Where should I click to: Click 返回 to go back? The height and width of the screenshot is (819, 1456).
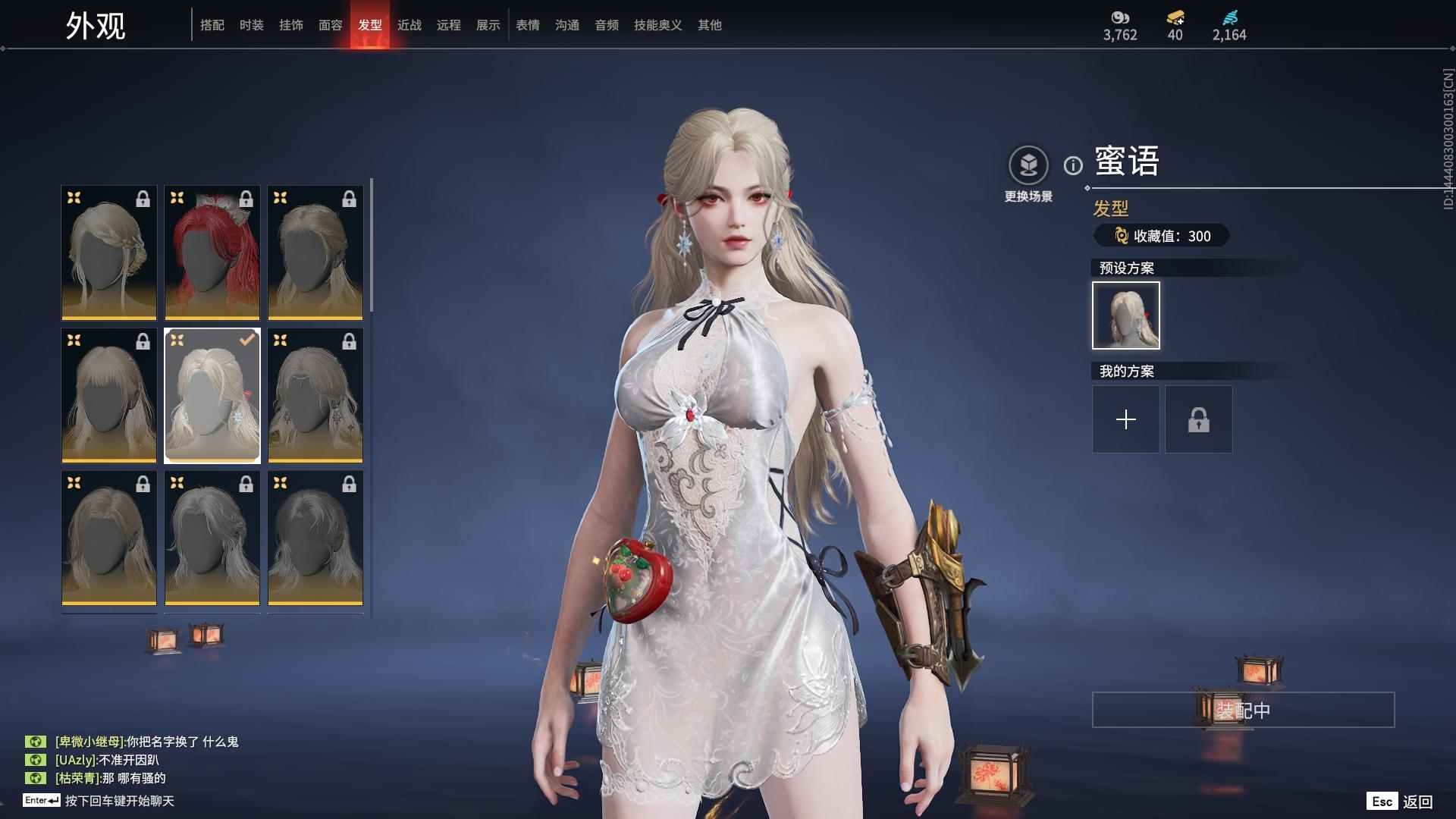click(1416, 802)
